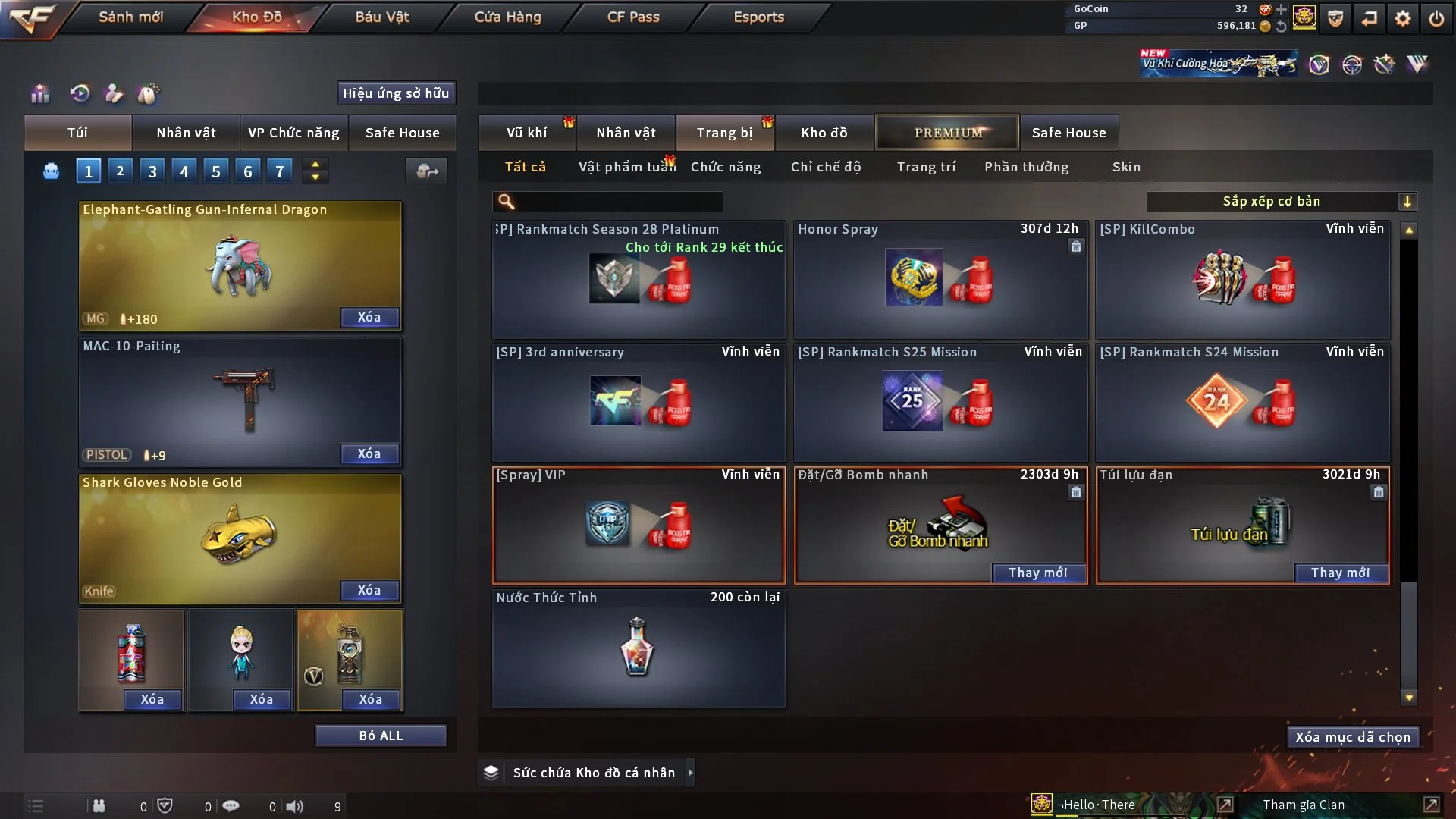The width and height of the screenshot is (1456, 819).
Task: Type in the item search field
Action: click(x=618, y=202)
